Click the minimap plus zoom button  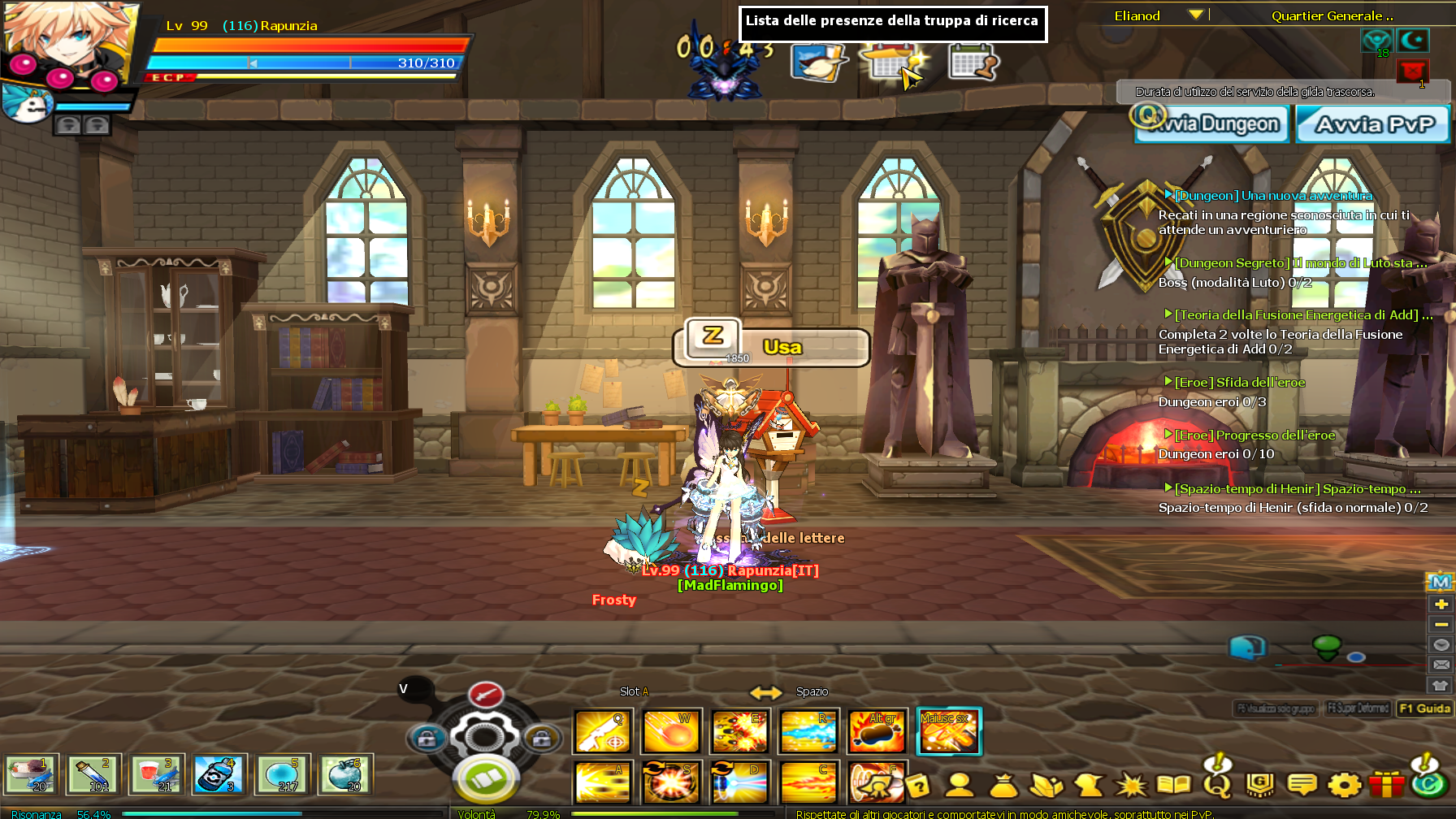pyautogui.click(x=1441, y=604)
